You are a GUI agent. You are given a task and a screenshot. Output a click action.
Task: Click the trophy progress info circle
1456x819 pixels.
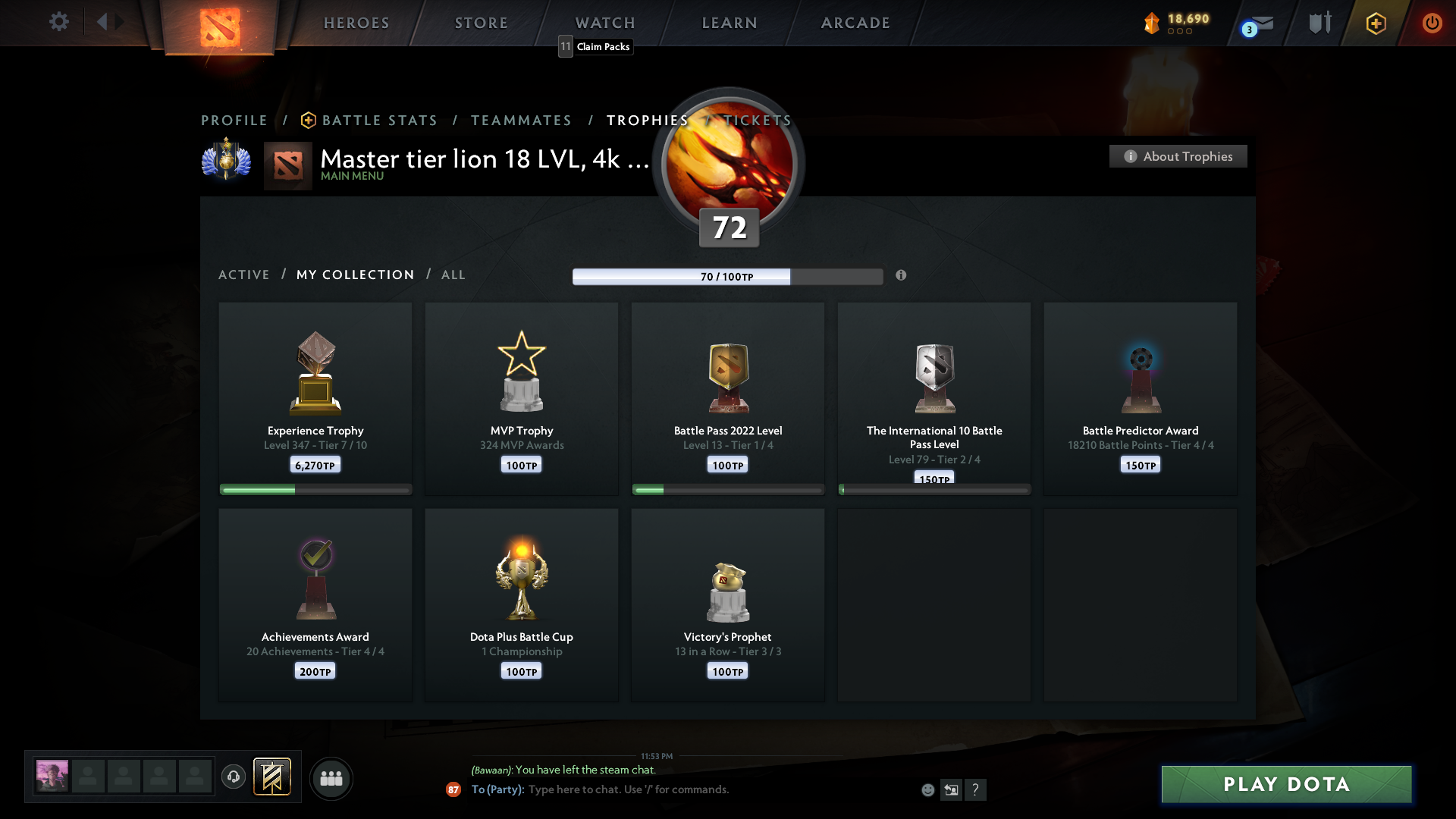902,276
